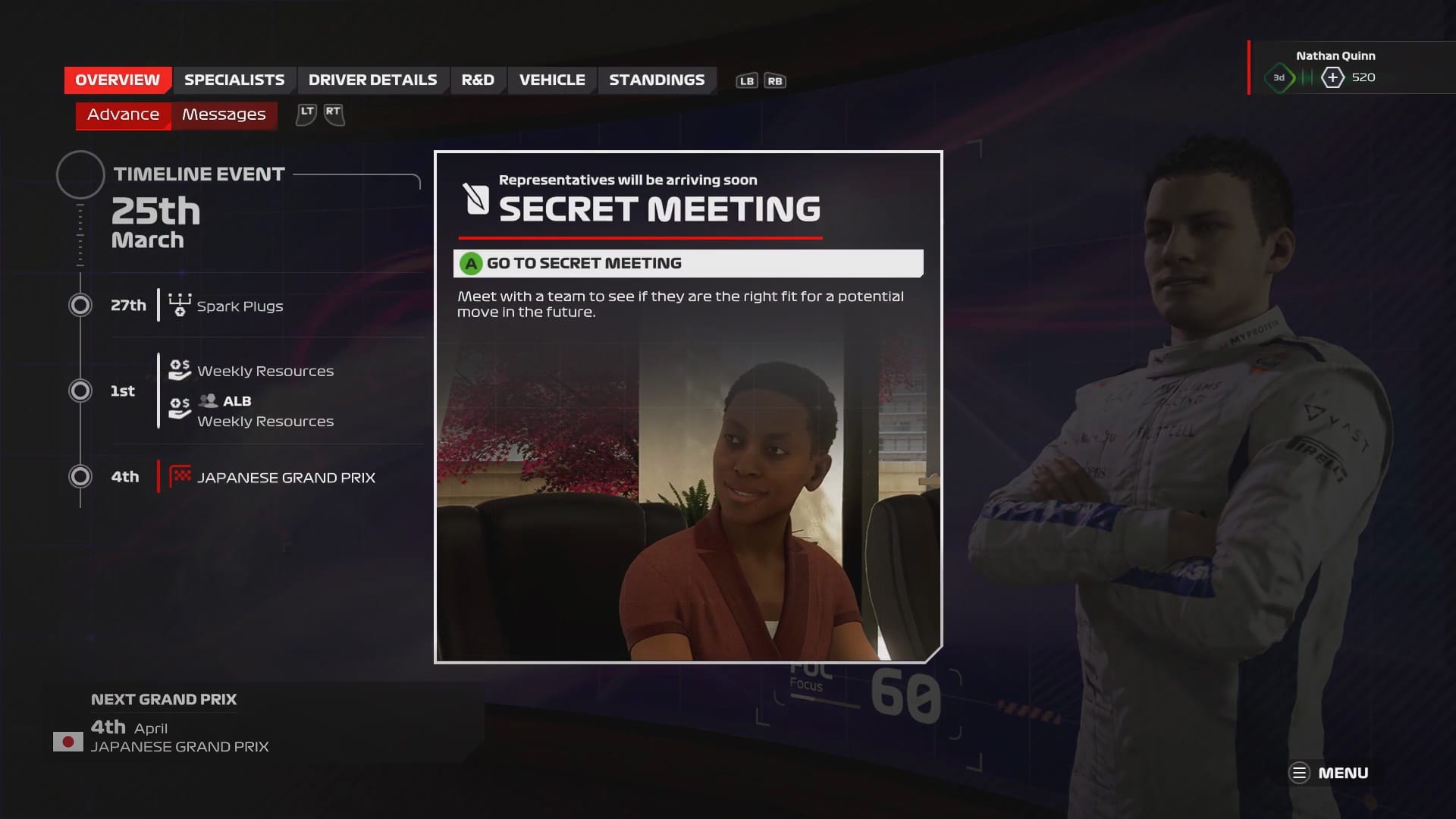Select the Japanese Grand Prix timeline event
The image size is (1456, 819).
tap(286, 477)
